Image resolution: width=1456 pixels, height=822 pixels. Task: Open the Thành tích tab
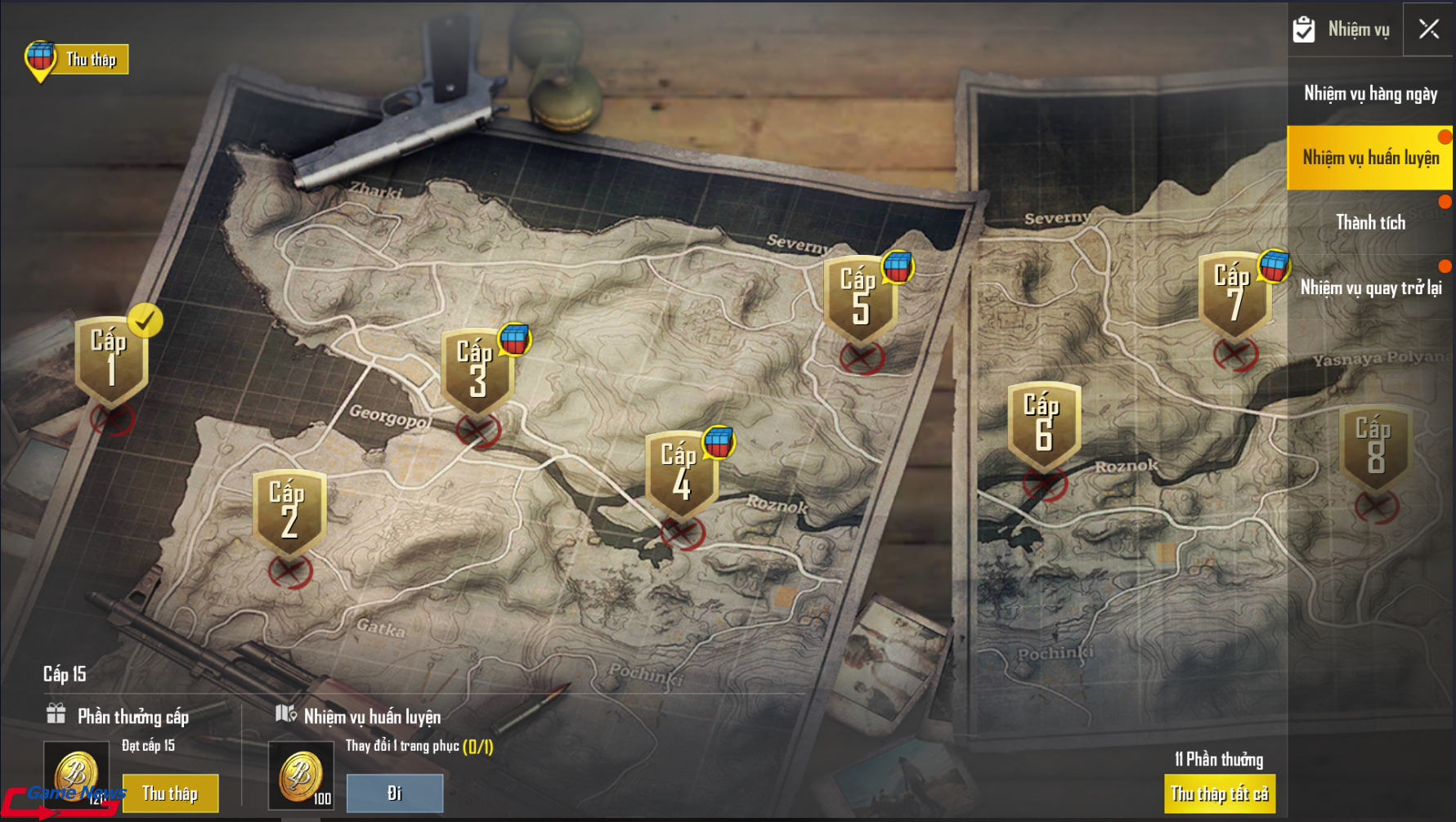(x=1370, y=222)
